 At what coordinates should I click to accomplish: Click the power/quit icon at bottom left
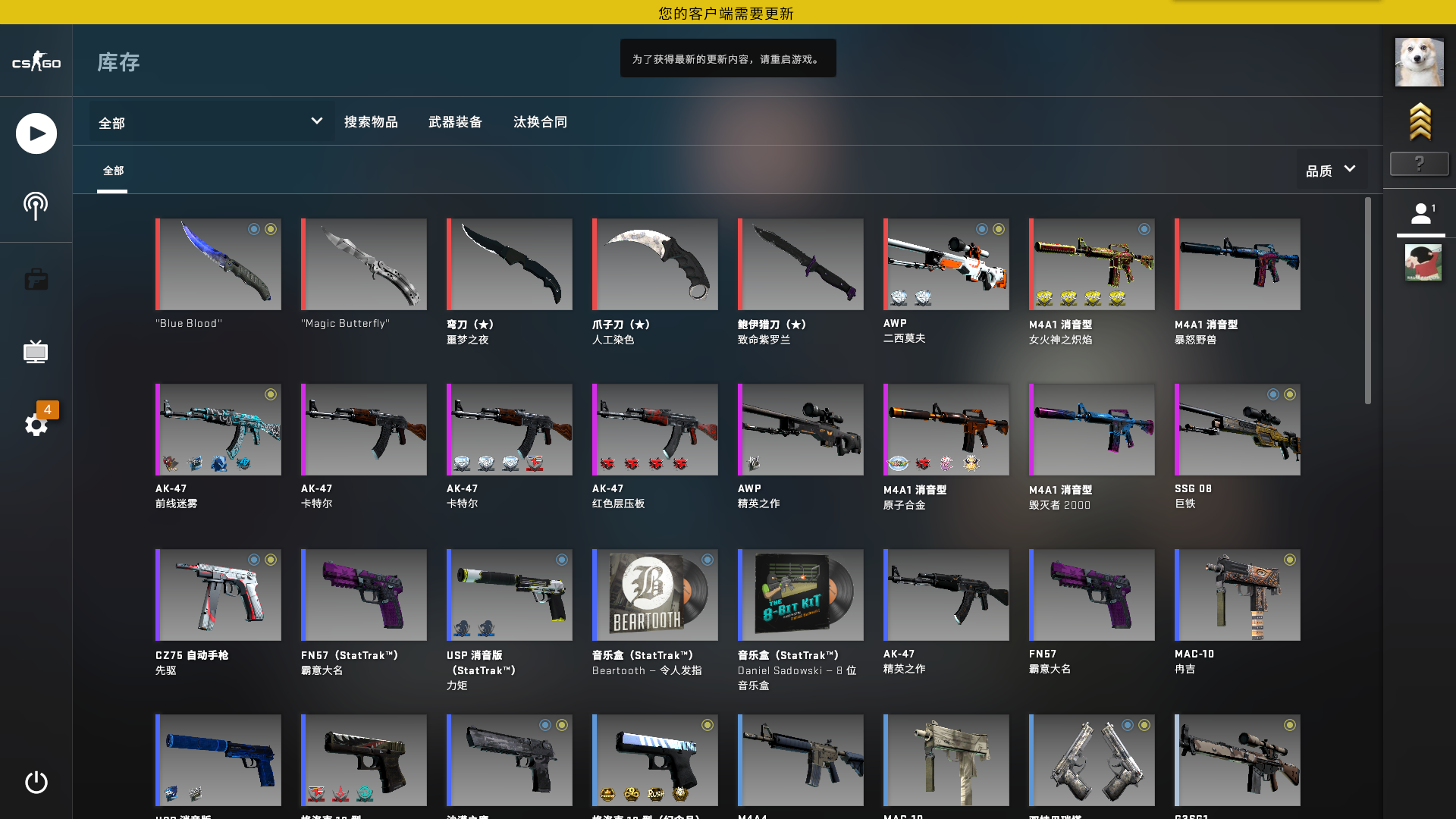36,784
